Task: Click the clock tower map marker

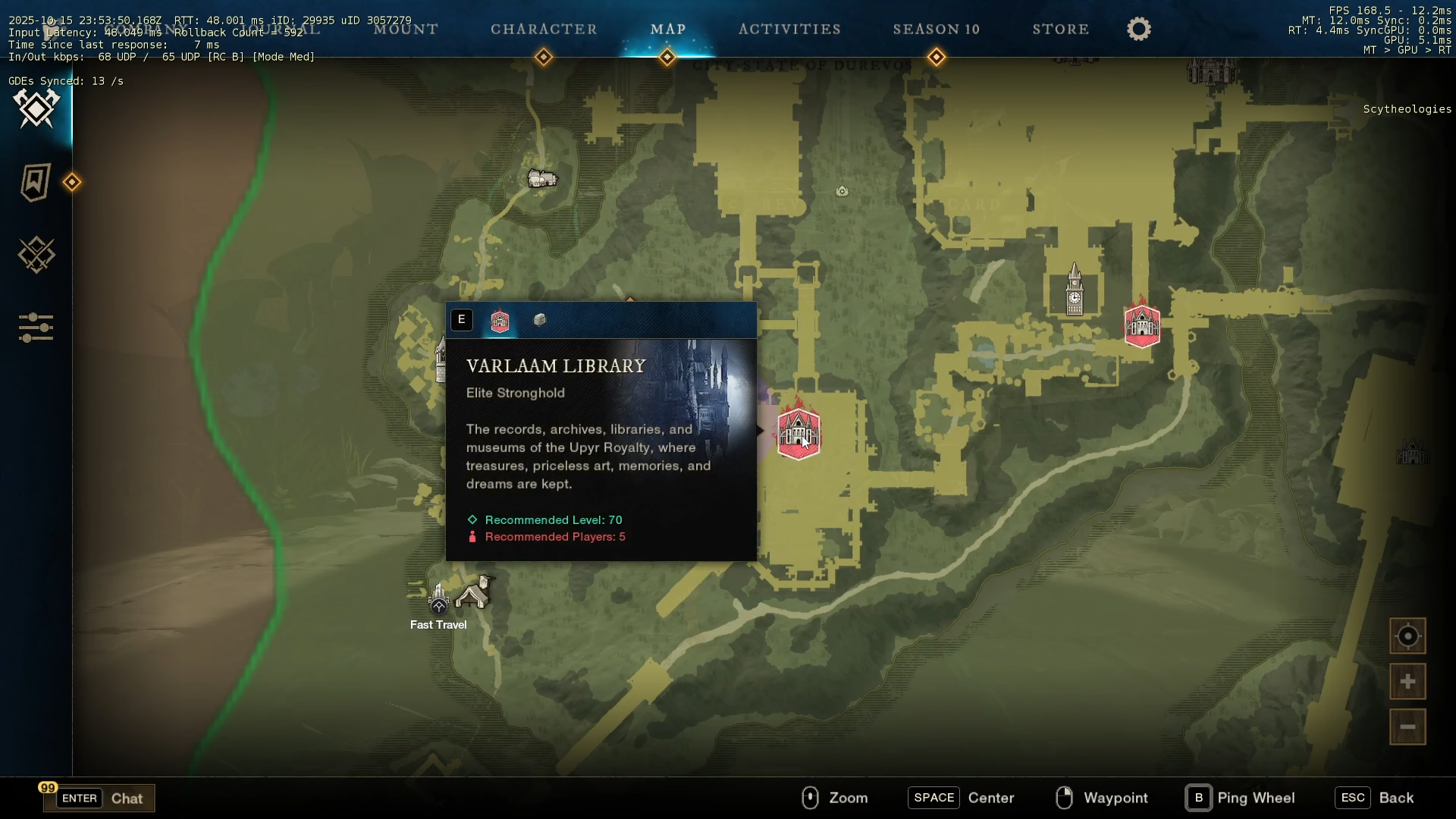Action: pos(1075,290)
